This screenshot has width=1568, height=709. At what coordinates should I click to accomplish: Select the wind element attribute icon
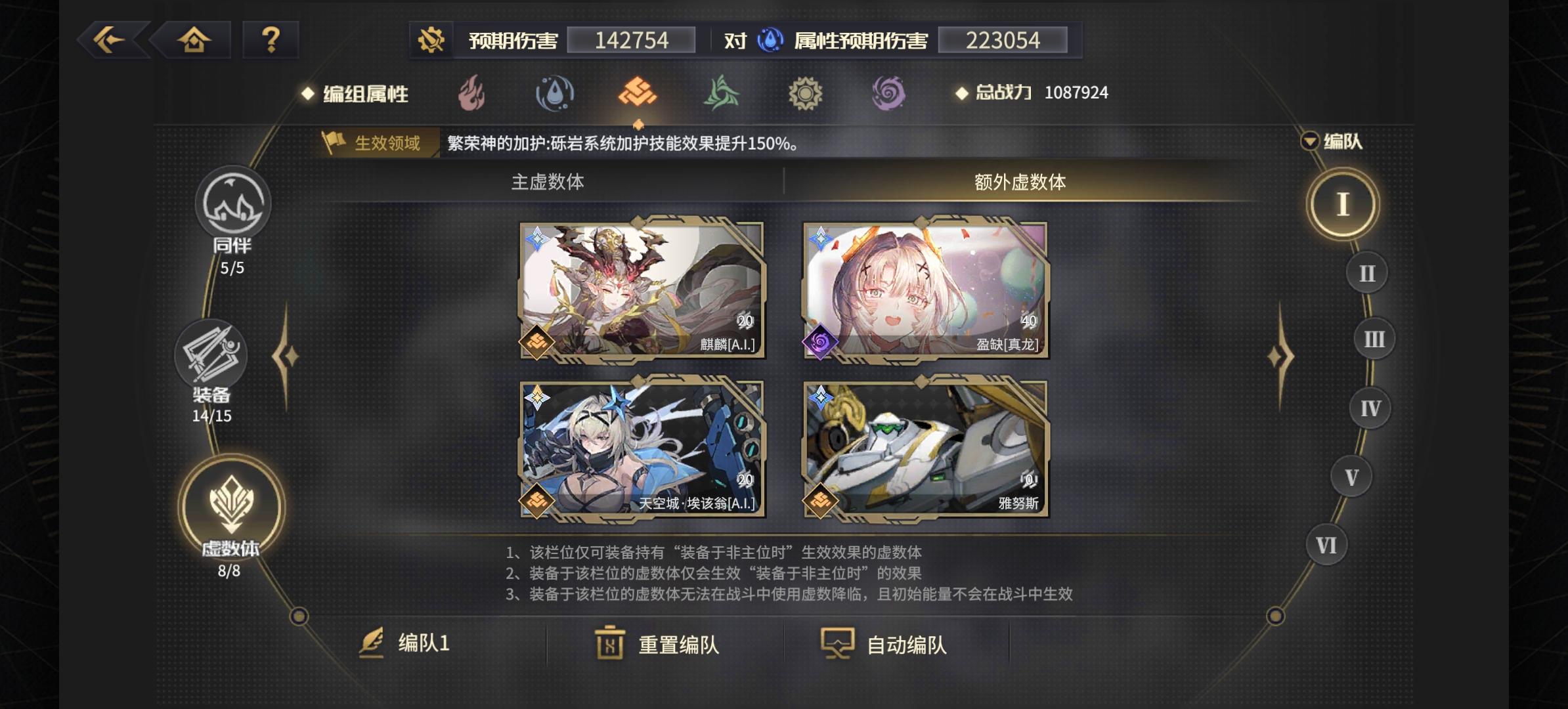722,93
